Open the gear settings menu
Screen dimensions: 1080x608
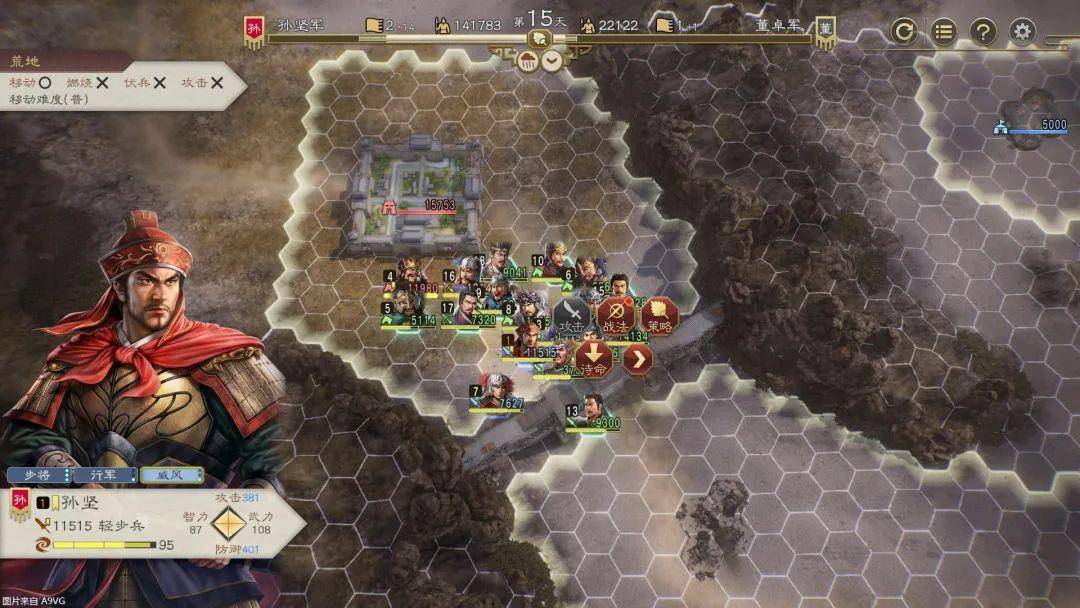1022,31
